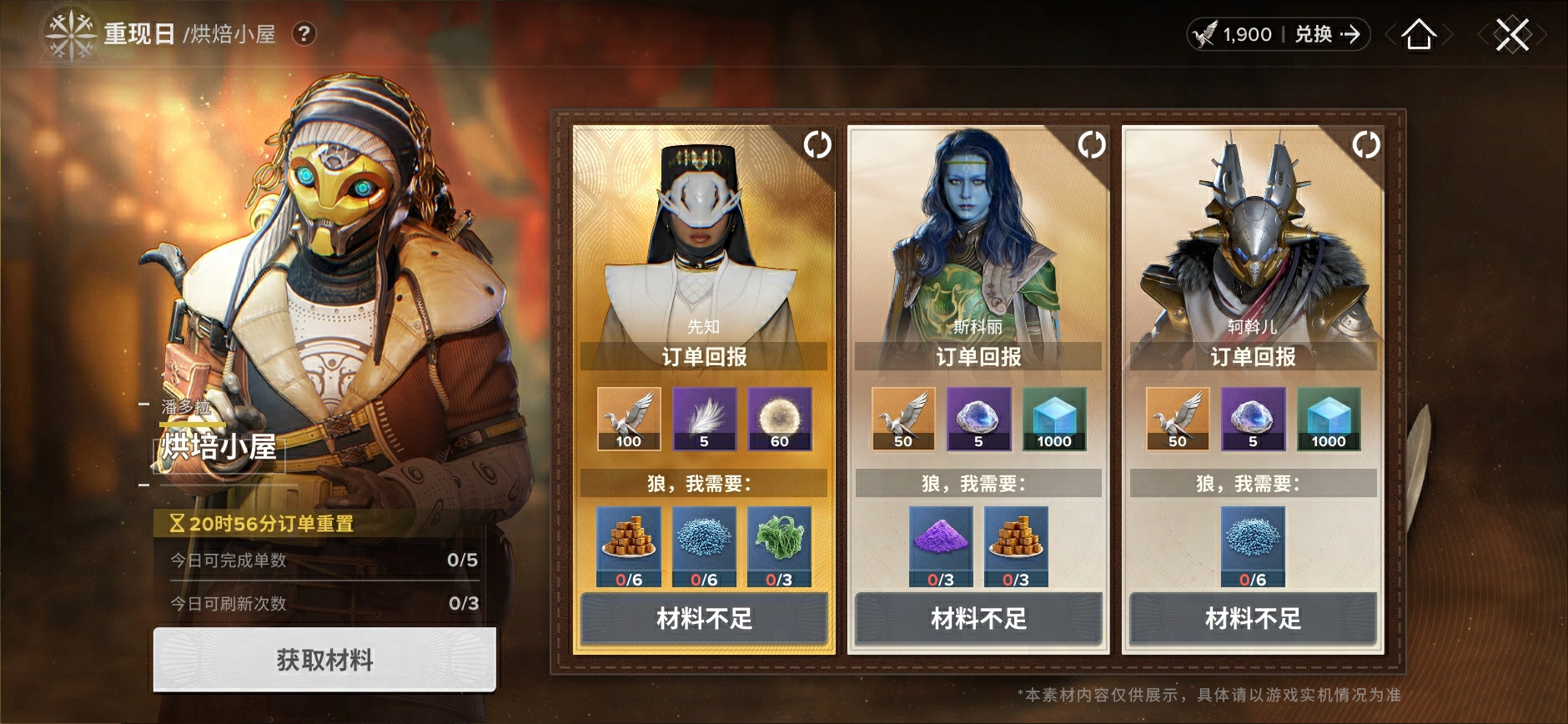Inspect the crystal gem reward in 斯科丽's order
Viewport: 1568px width, 724px height.
978,418
